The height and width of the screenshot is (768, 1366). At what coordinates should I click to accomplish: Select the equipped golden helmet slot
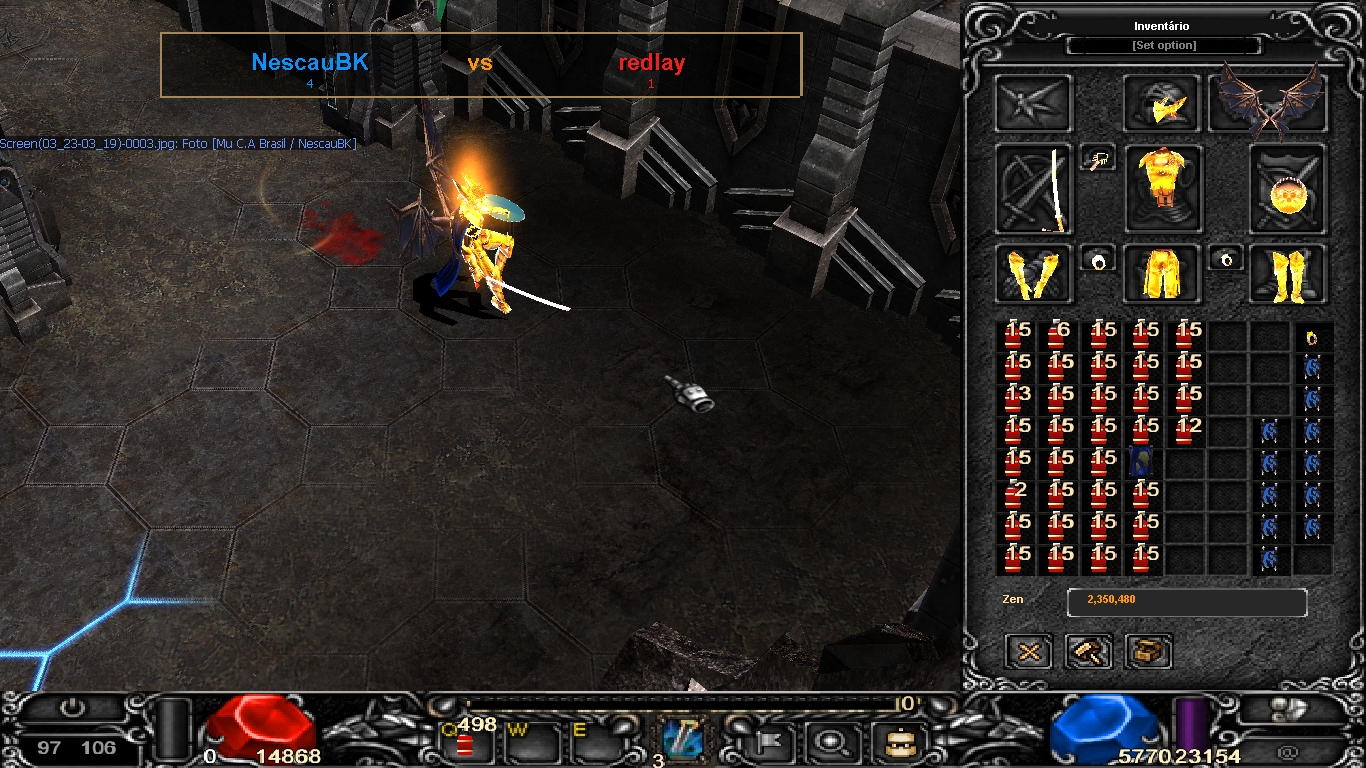[x=1162, y=104]
